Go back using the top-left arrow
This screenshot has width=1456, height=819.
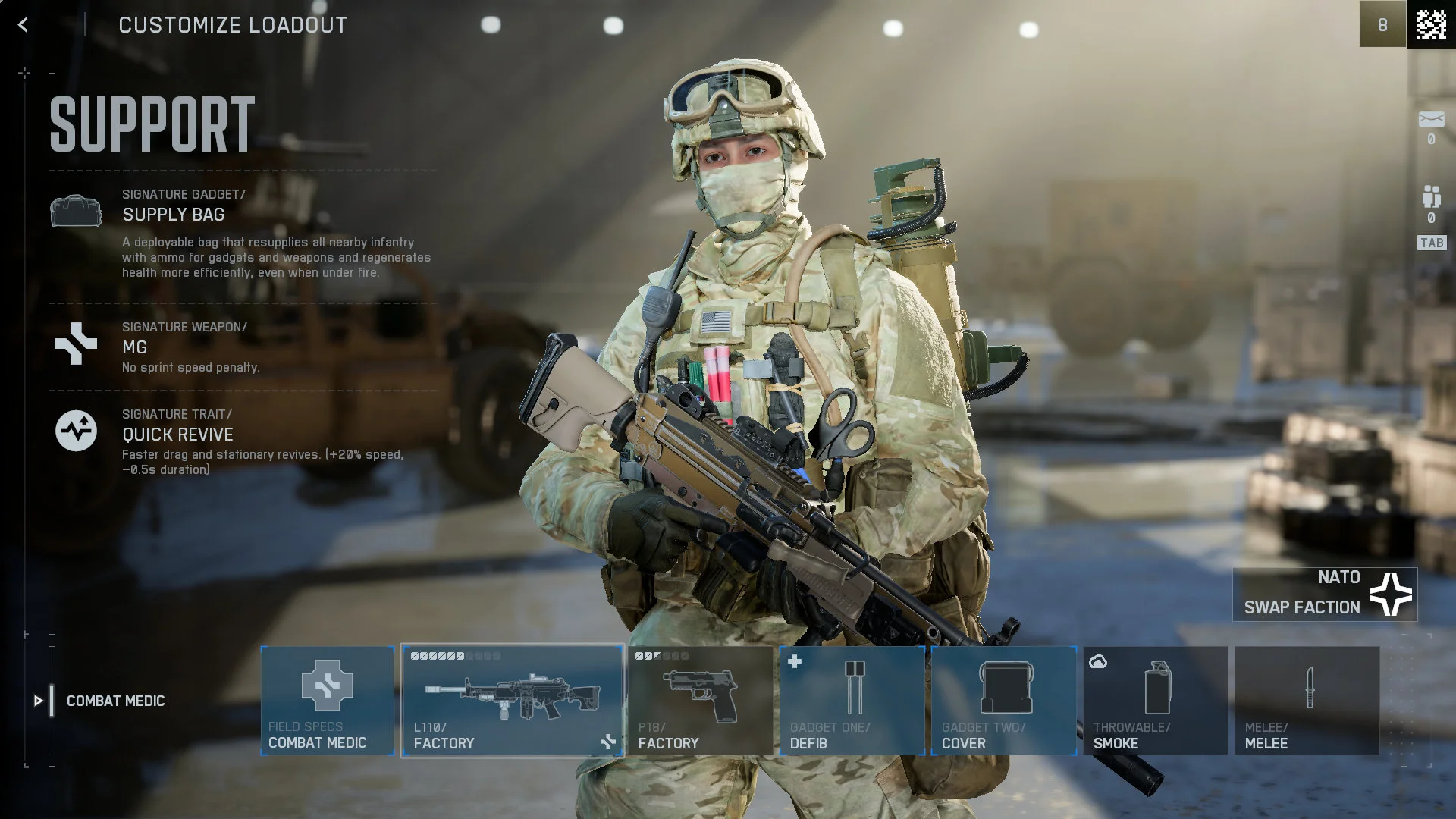23,25
